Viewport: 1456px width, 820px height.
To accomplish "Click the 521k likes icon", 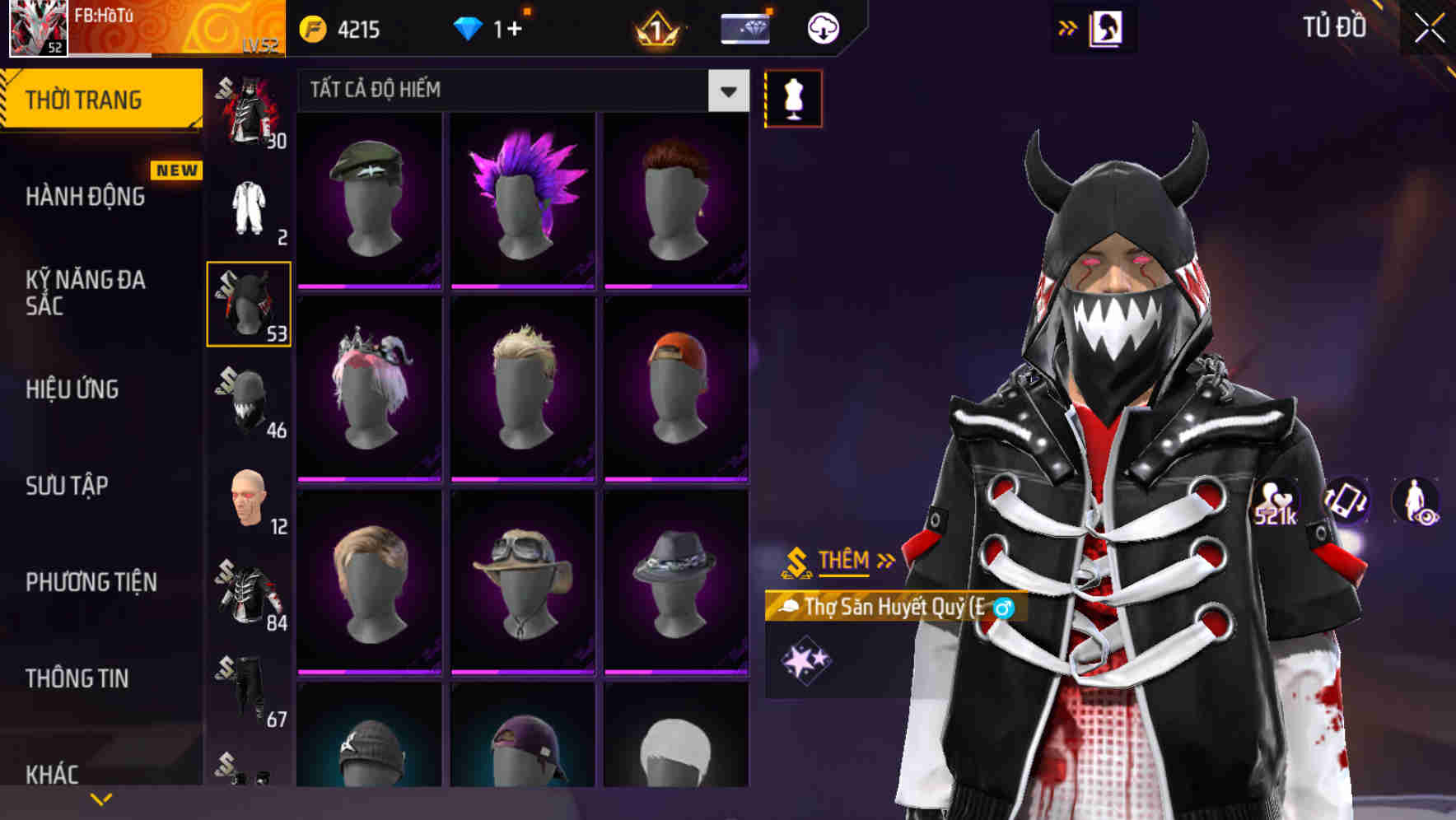I will (1276, 501).
